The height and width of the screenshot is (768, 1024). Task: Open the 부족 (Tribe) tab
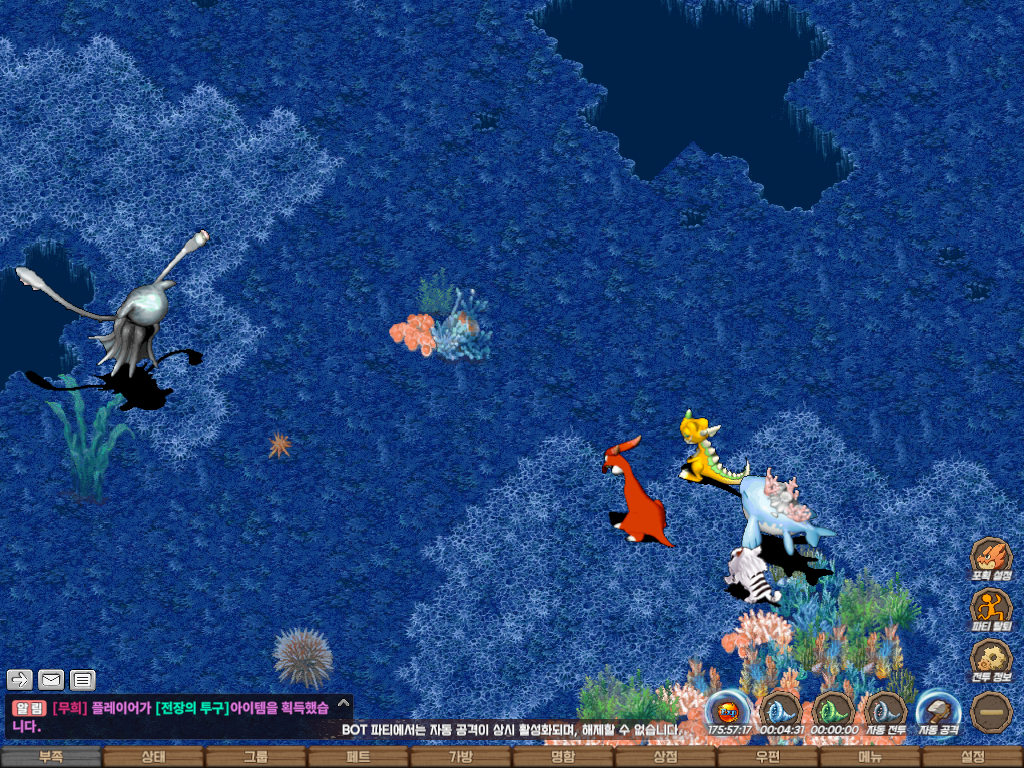51,757
